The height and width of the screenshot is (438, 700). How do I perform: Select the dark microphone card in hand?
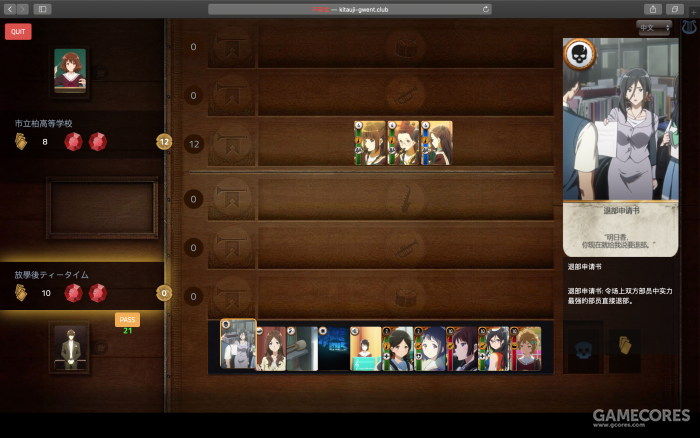pos(302,348)
